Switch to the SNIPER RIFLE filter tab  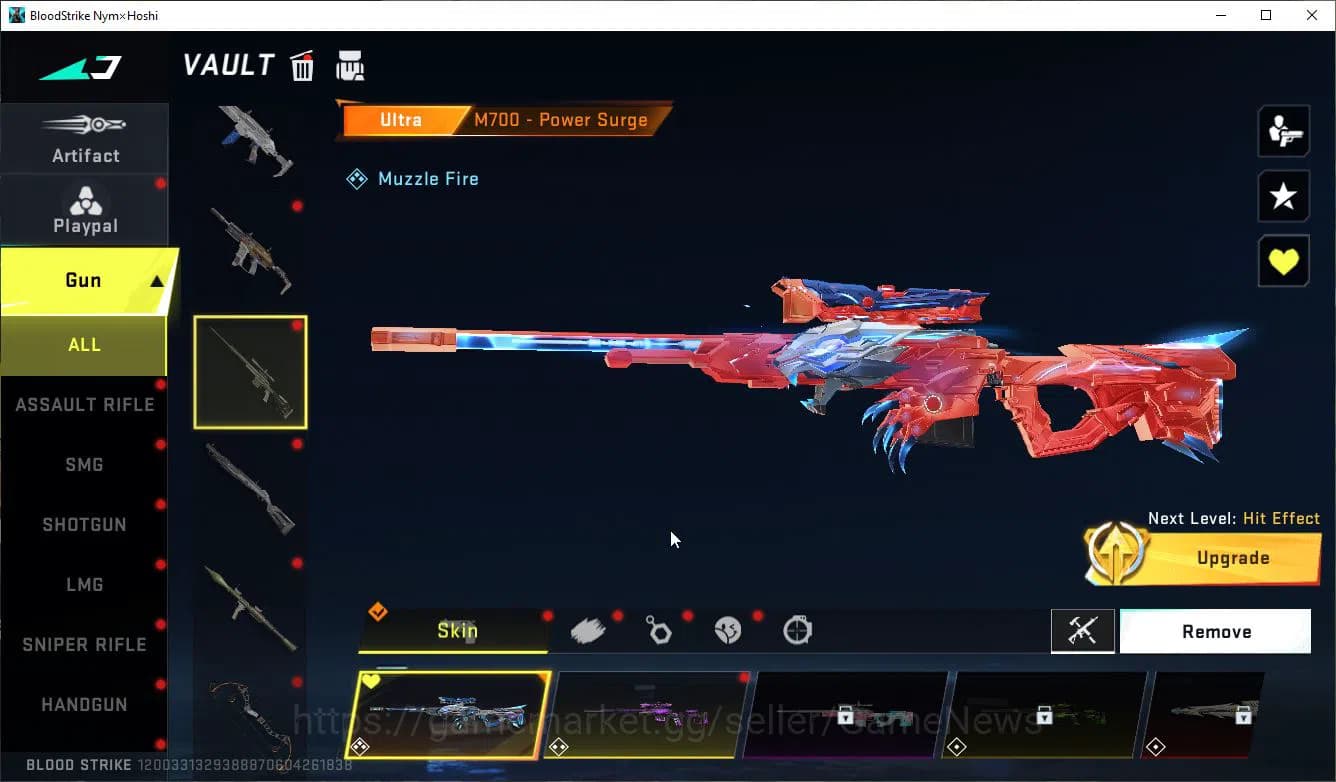[84, 644]
